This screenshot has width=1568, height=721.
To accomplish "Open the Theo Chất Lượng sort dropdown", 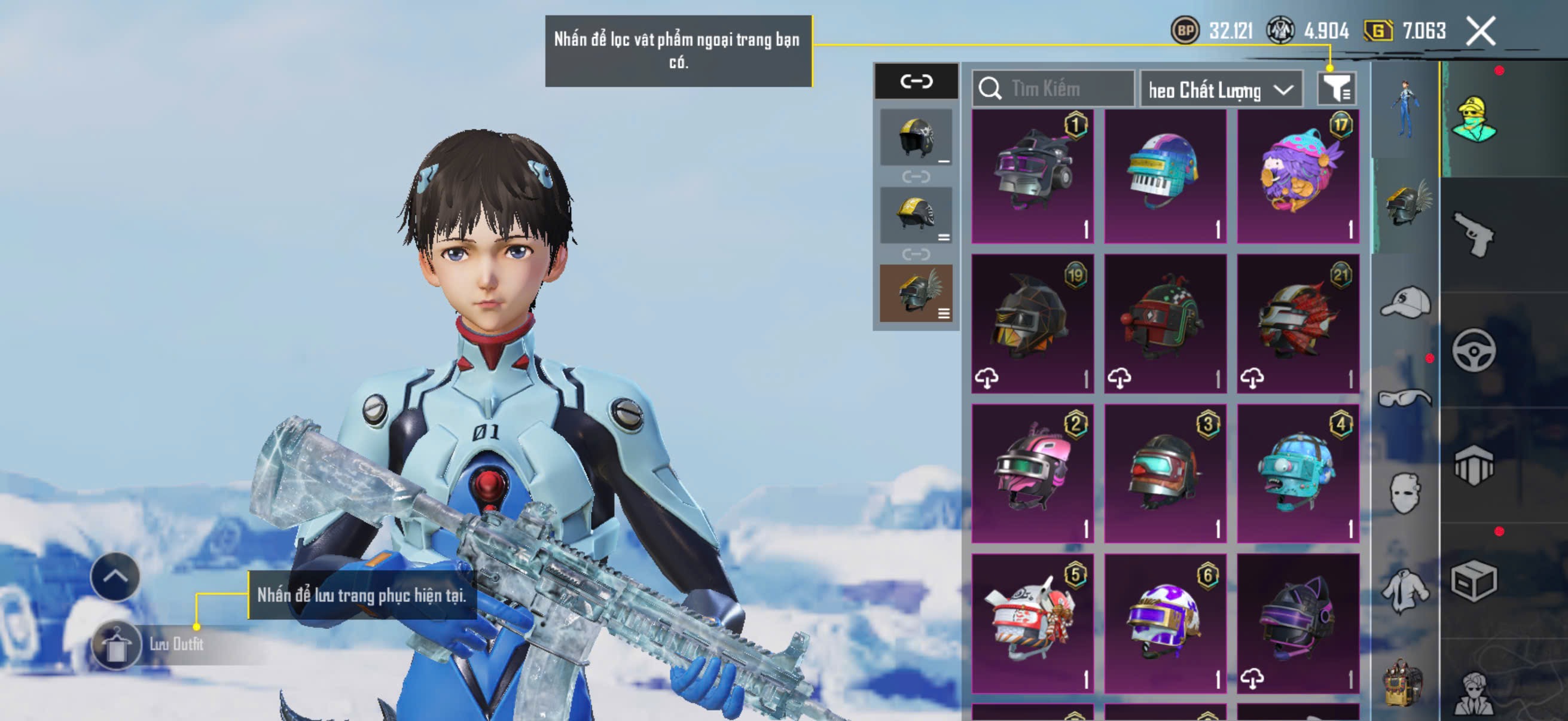I will [1221, 90].
